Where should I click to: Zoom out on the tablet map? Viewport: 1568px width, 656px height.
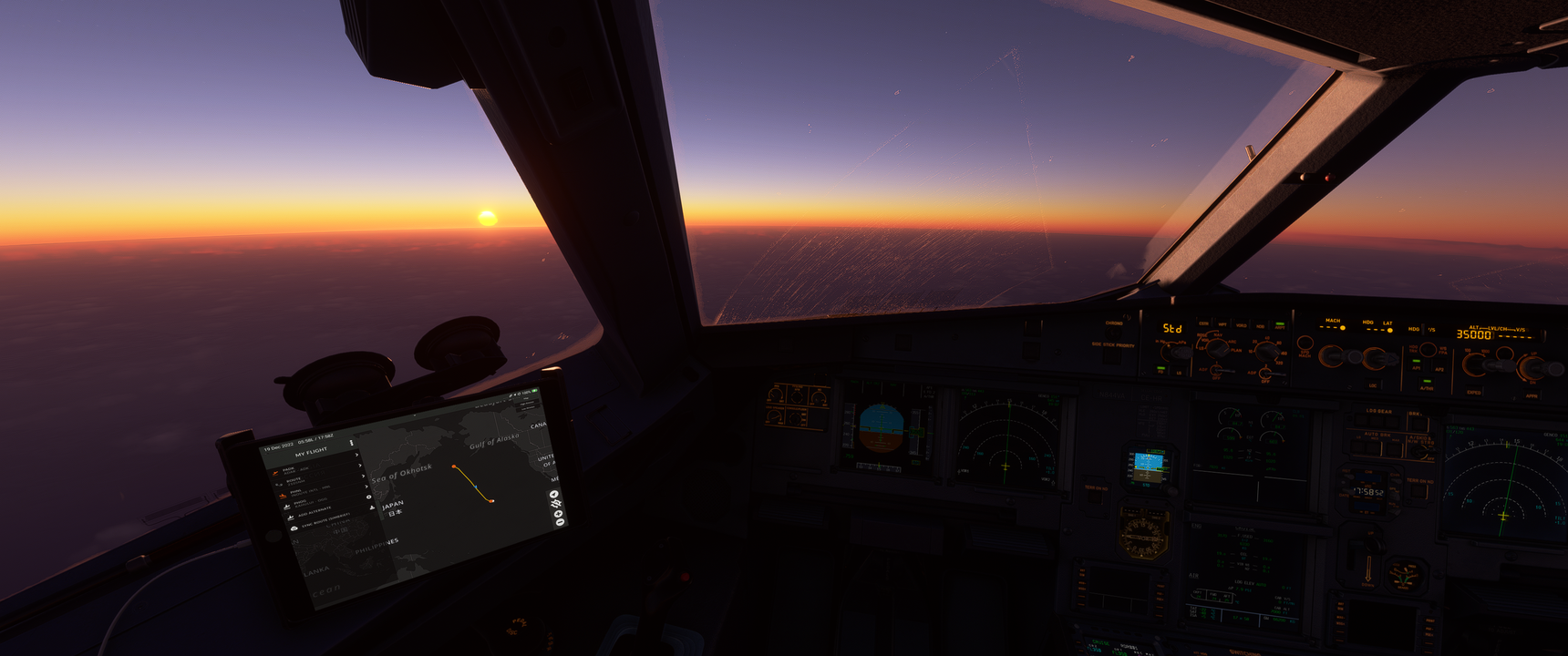[x=559, y=523]
